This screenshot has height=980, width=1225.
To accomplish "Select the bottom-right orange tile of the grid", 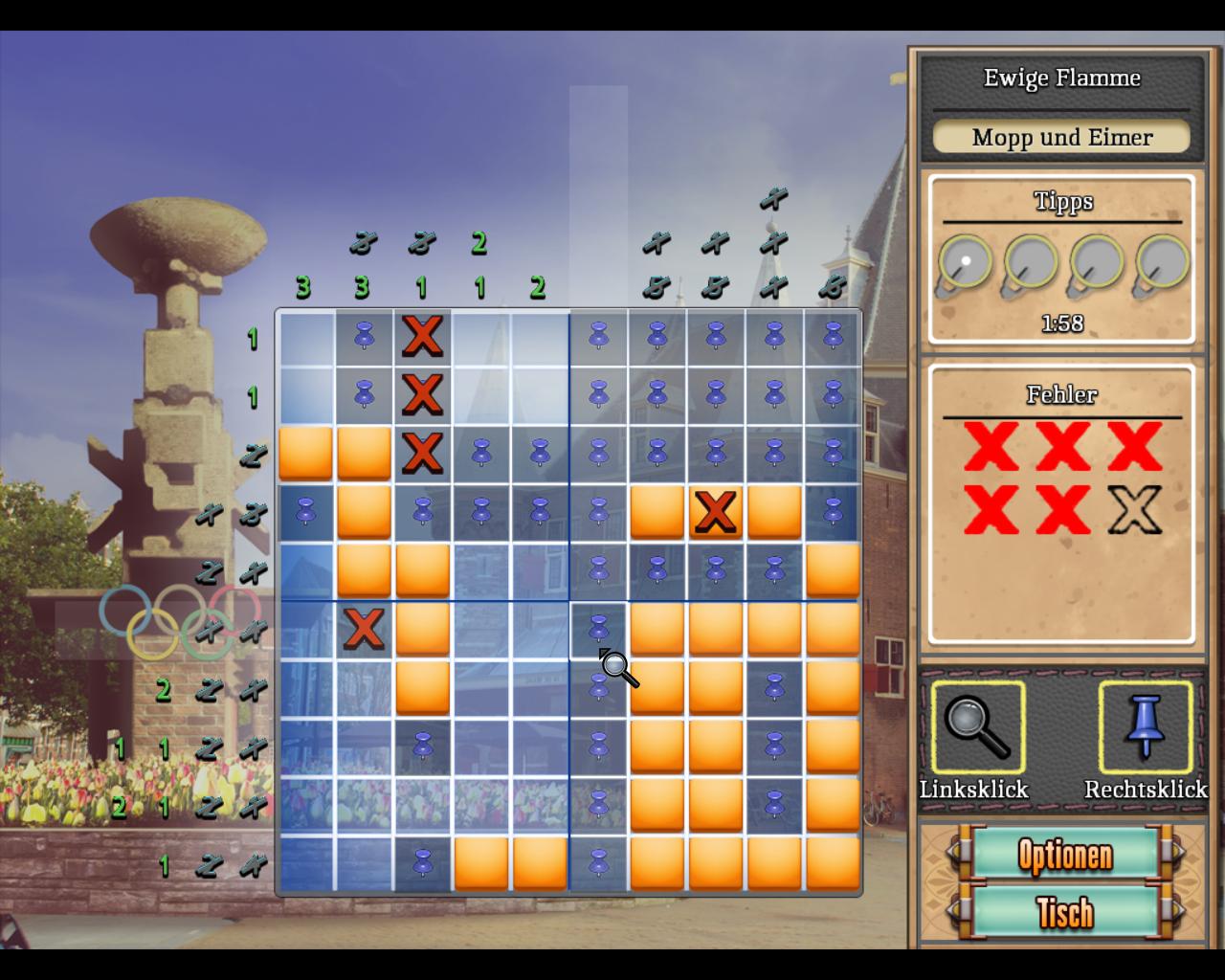I will coord(833,863).
